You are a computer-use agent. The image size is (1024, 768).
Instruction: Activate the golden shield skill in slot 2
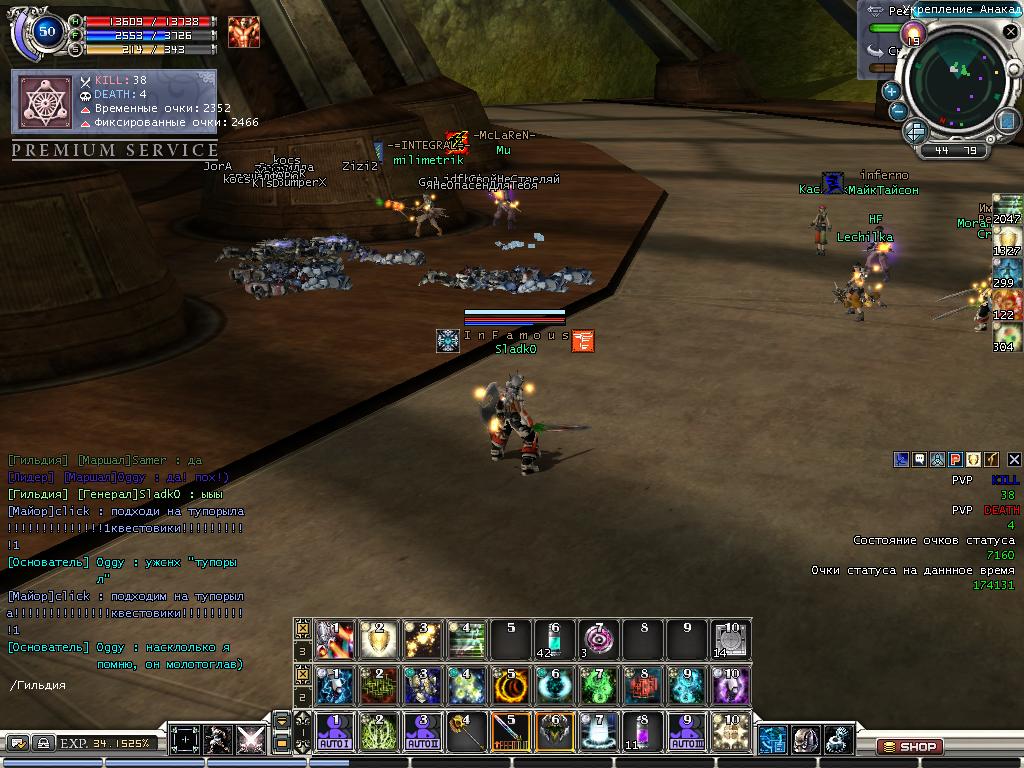pyautogui.click(x=379, y=639)
